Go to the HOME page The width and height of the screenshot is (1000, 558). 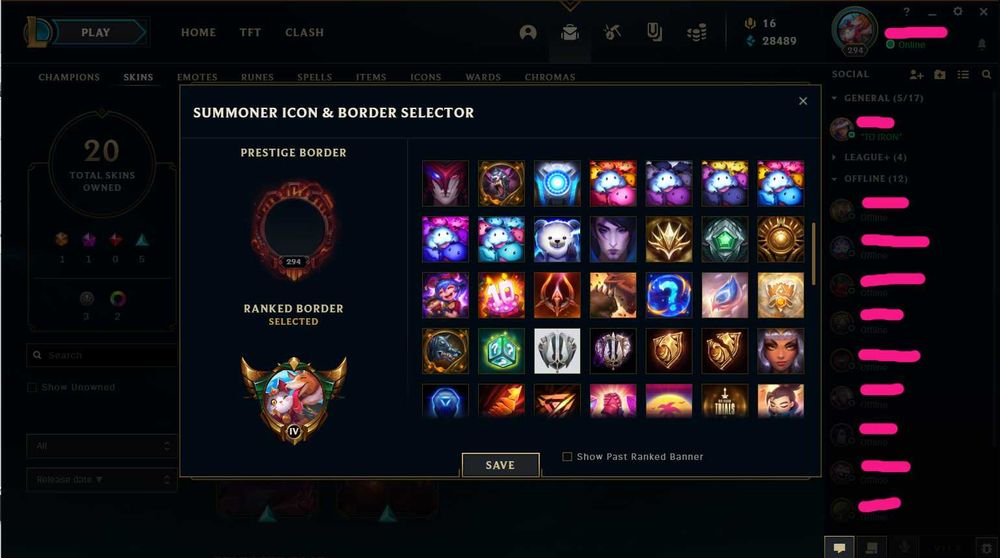click(198, 33)
